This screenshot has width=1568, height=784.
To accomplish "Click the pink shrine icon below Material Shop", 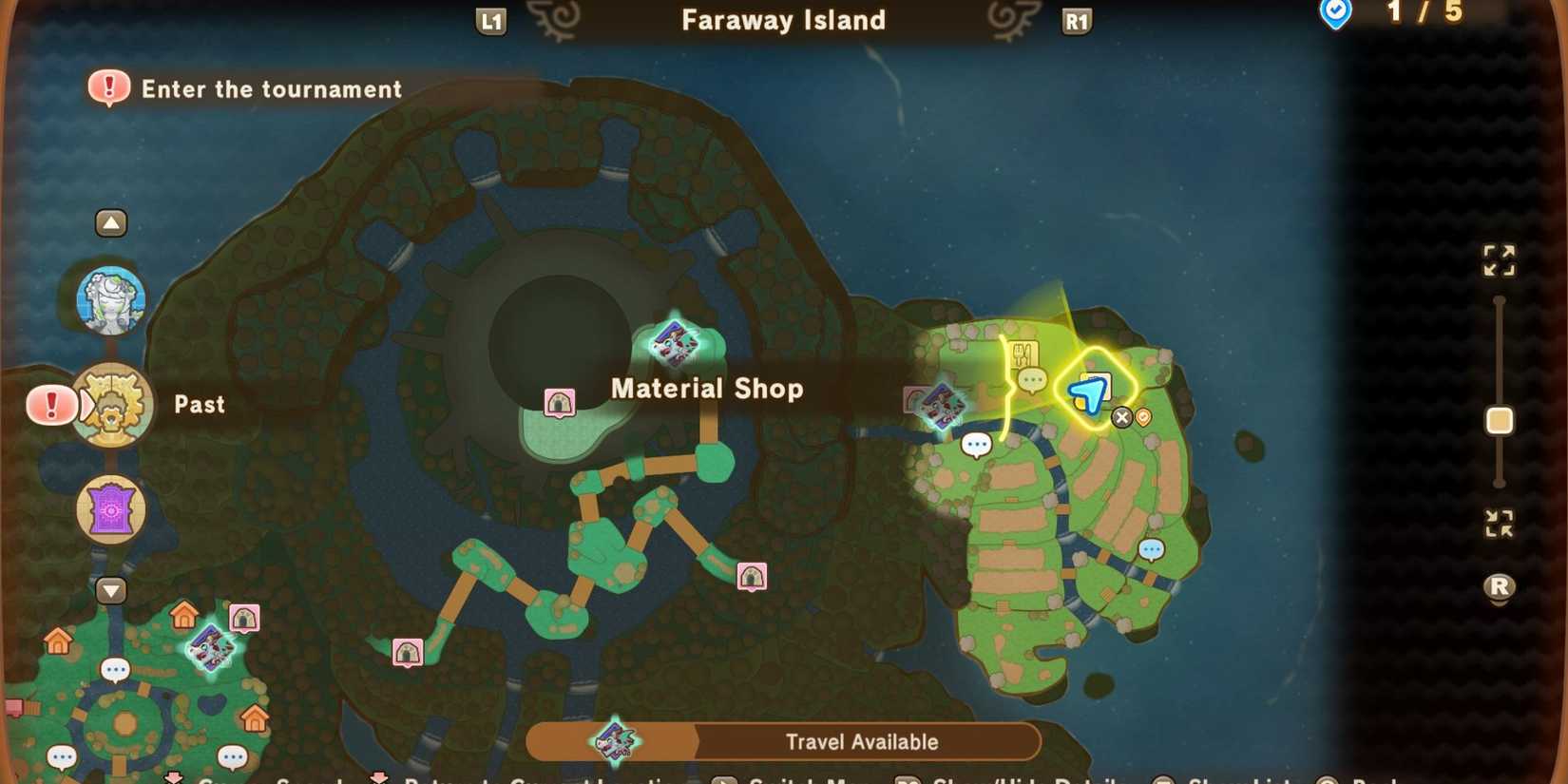I will point(560,401).
